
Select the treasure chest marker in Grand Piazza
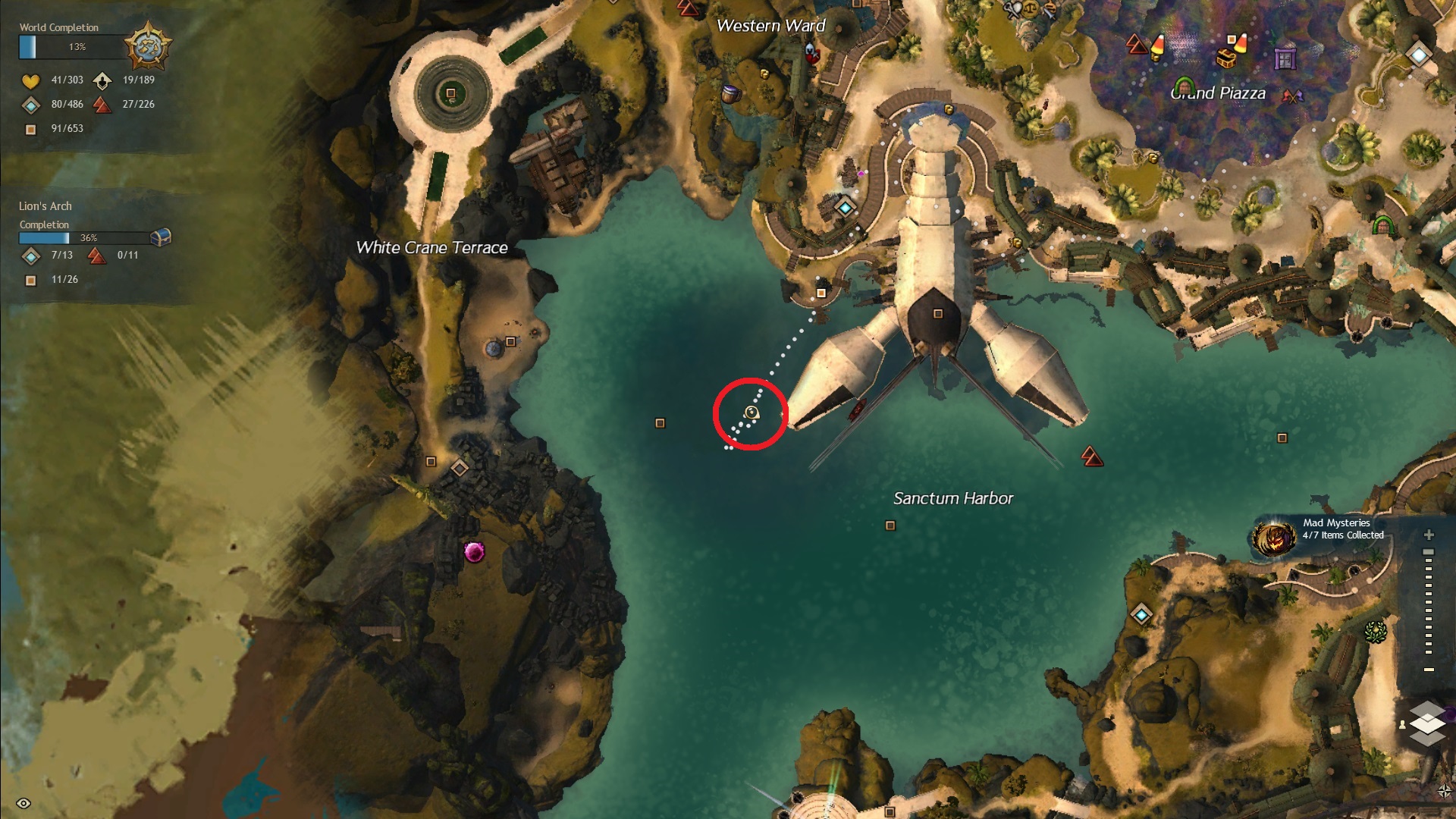coord(1225,58)
